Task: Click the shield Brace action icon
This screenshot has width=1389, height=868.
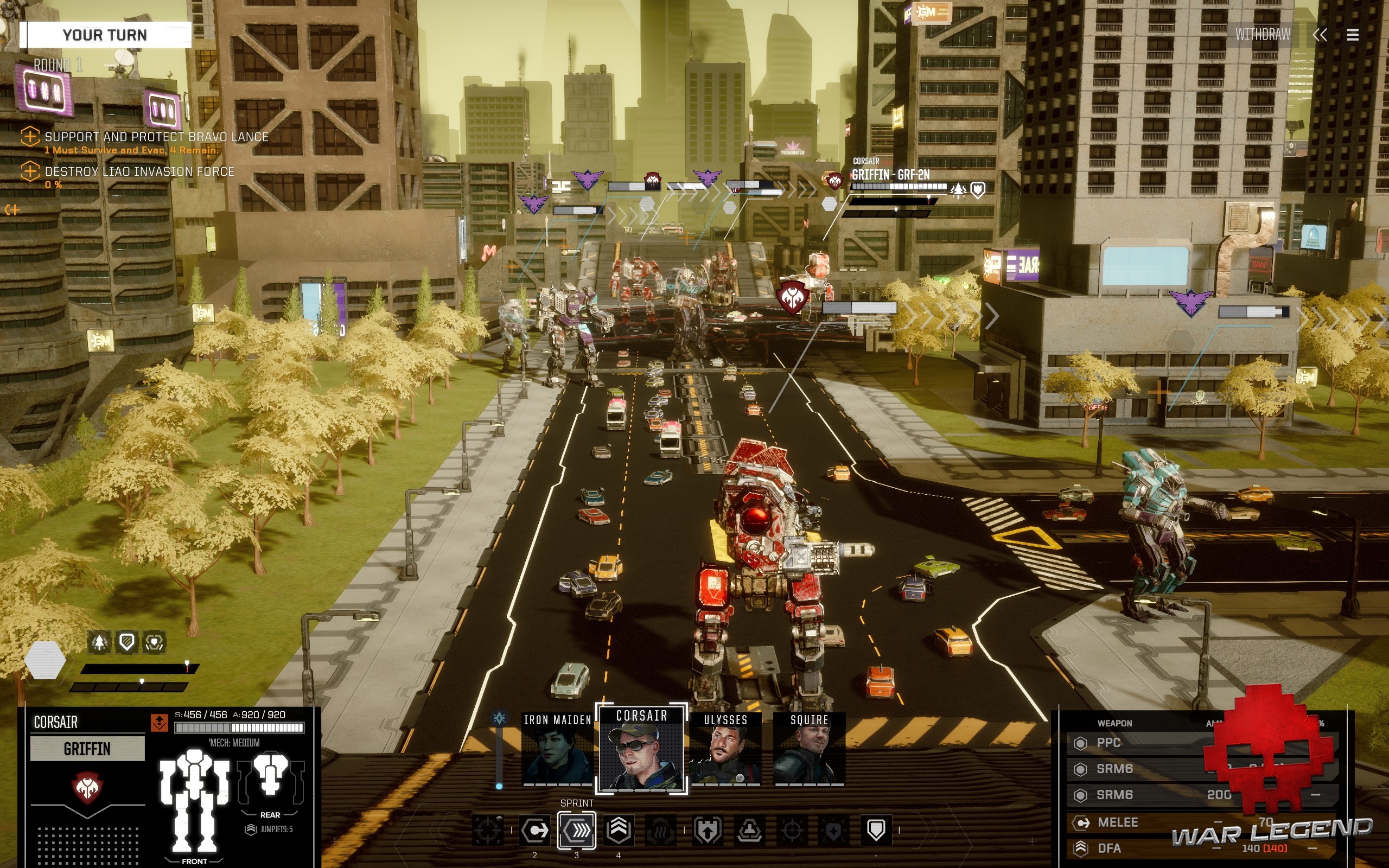Action: click(876, 830)
